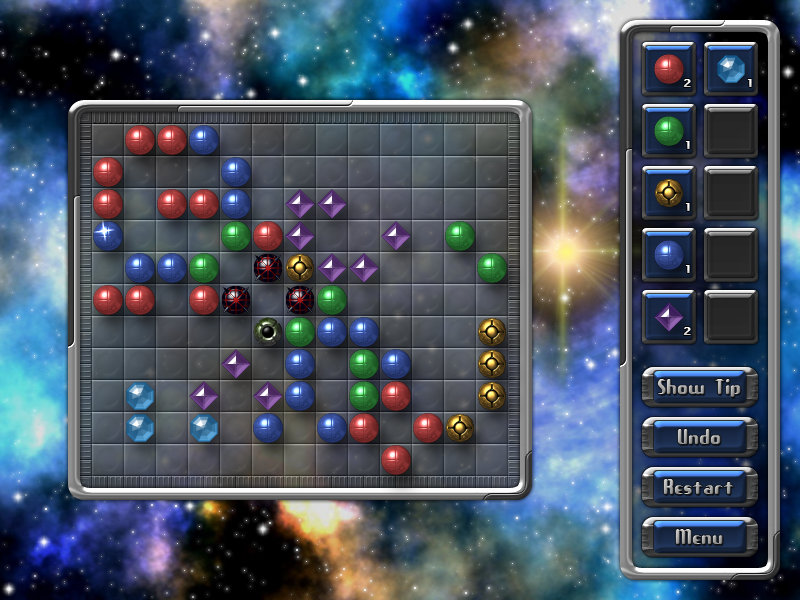Select the black ringed bomb tile
Image resolution: width=800 pixels, height=600 pixels.
tap(267, 330)
